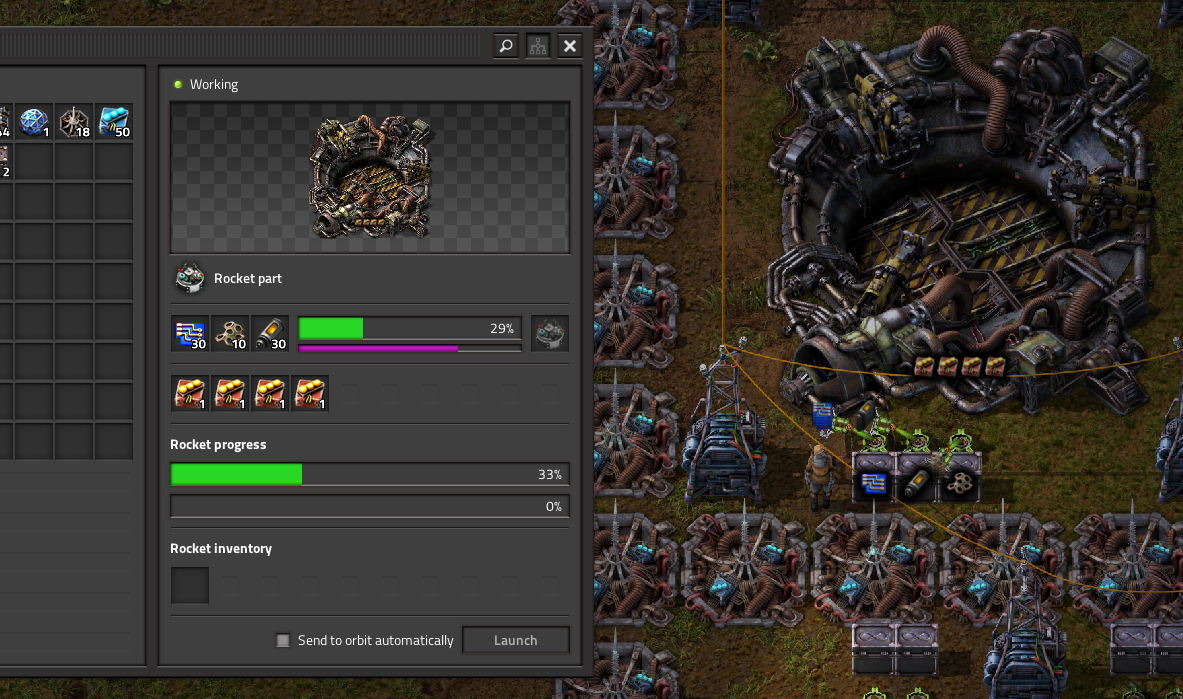The width and height of the screenshot is (1183, 699).
Task: Select the empty rocket inventory slot
Action: point(190,585)
